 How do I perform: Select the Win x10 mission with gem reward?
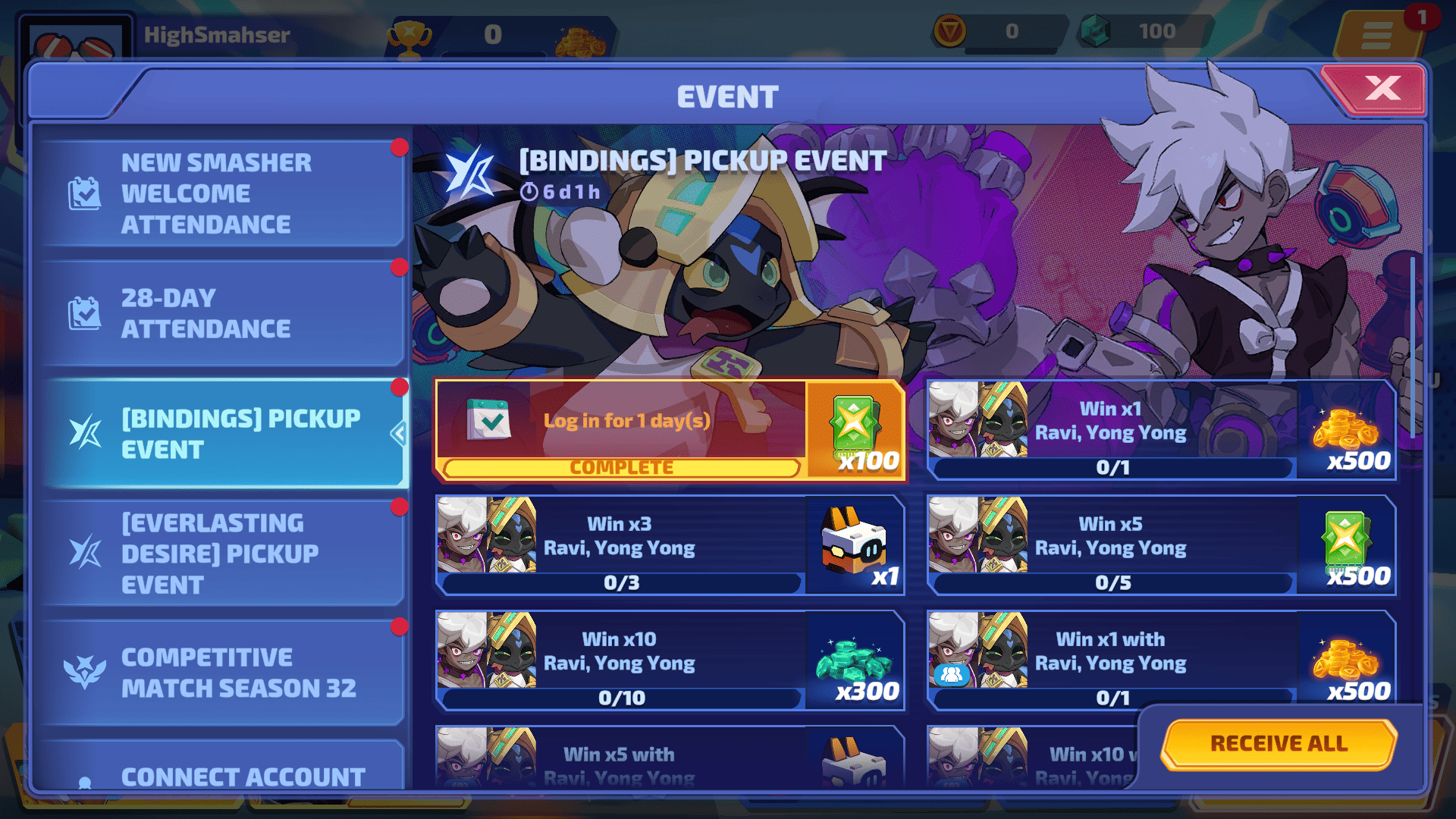point(670,661)
